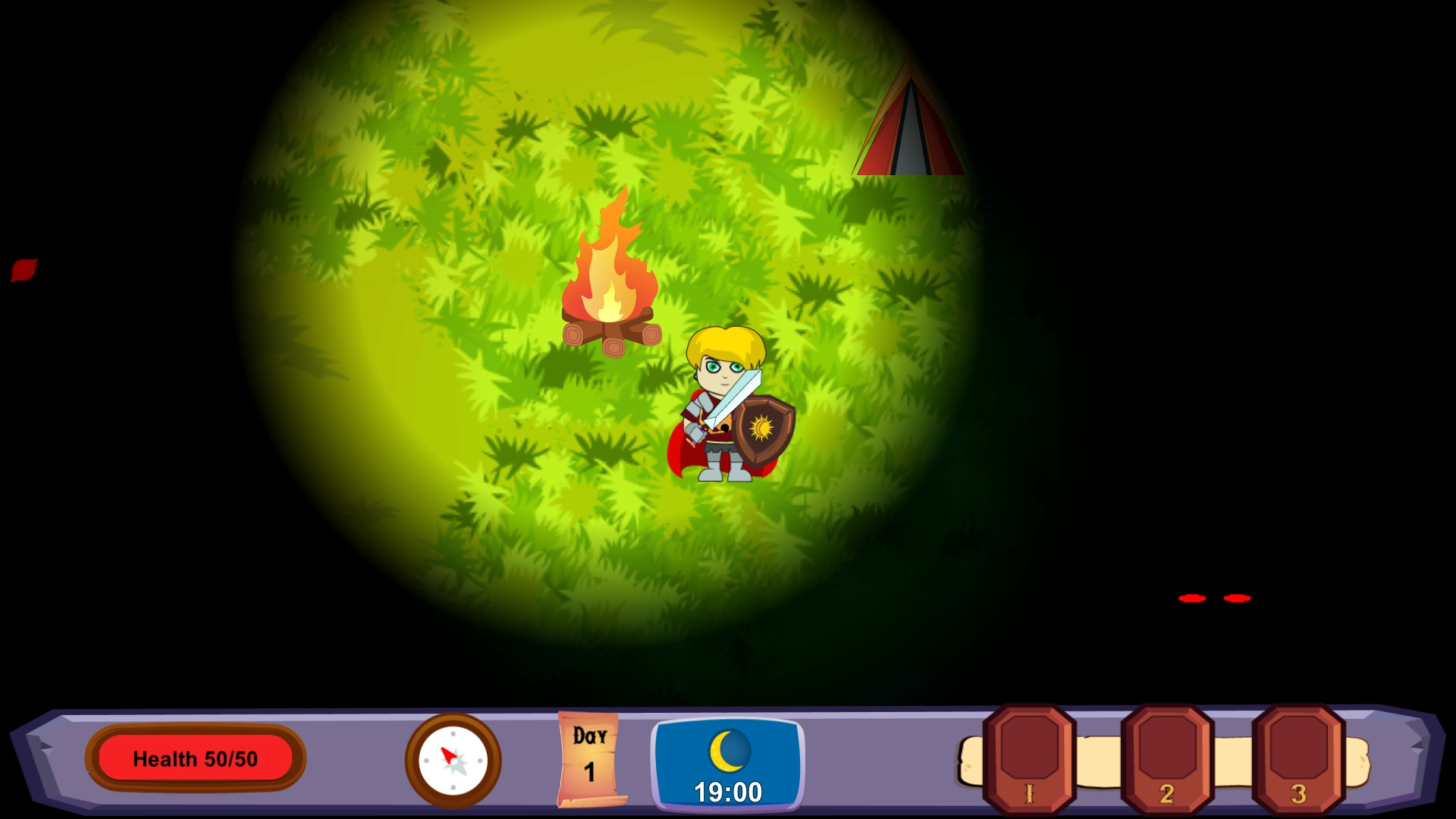This screenshot has width=1456, height=819.
Task: Click the wooden inventory belt strip
Action: coord(1100,761)
